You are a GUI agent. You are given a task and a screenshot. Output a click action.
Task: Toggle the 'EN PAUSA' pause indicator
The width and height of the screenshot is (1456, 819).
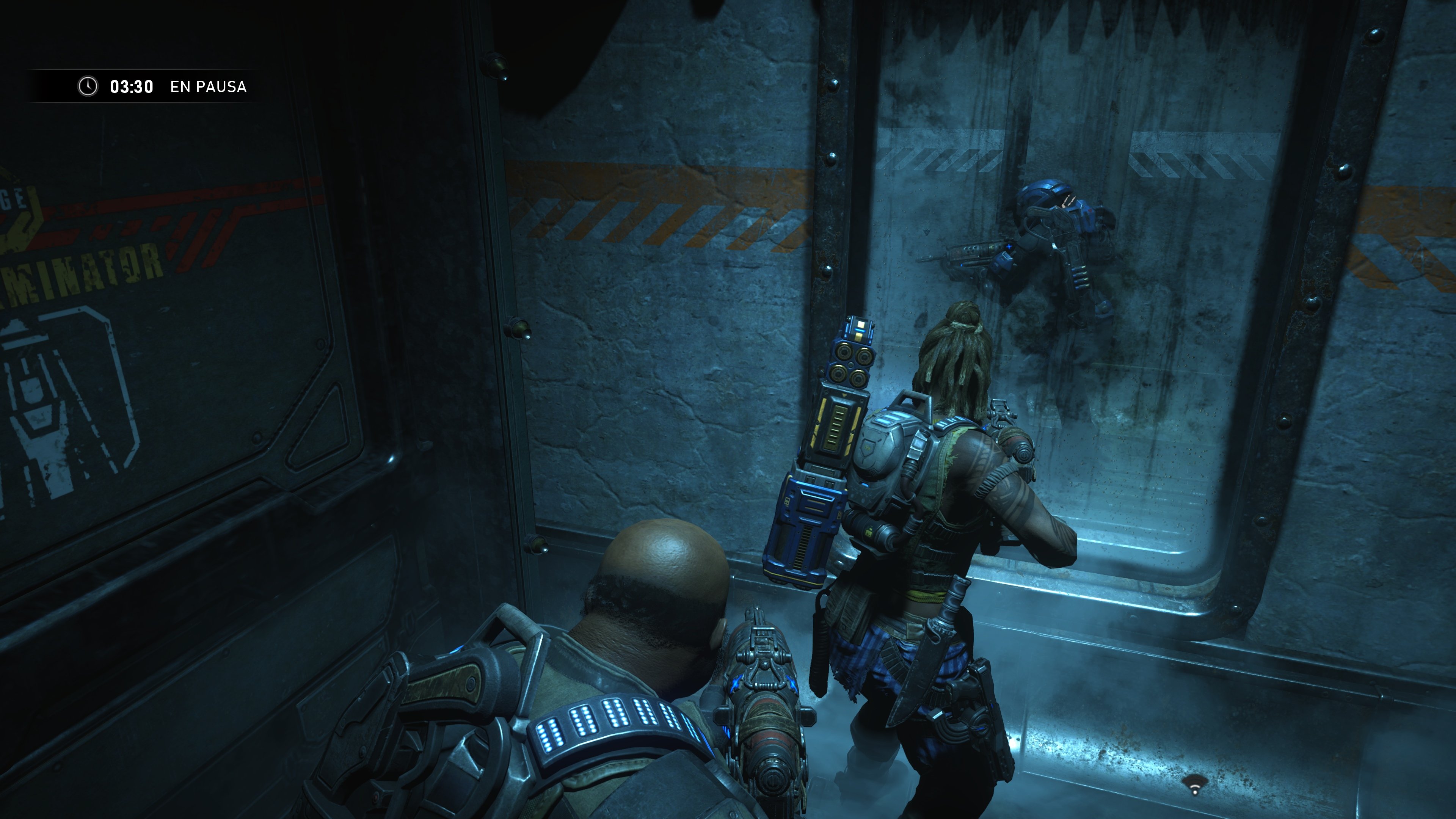(208, 87)
